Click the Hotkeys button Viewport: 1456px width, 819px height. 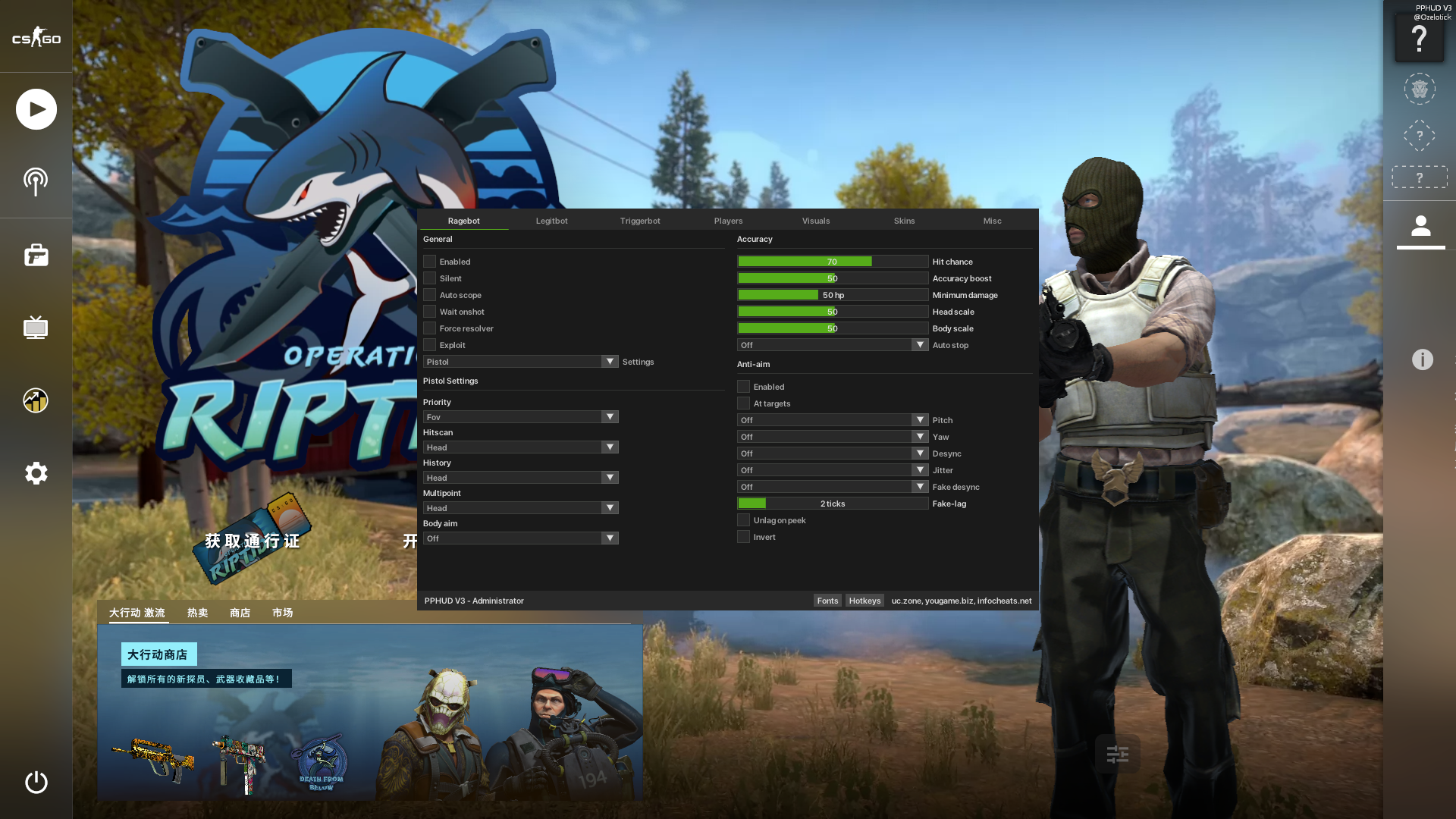[864, 600]
